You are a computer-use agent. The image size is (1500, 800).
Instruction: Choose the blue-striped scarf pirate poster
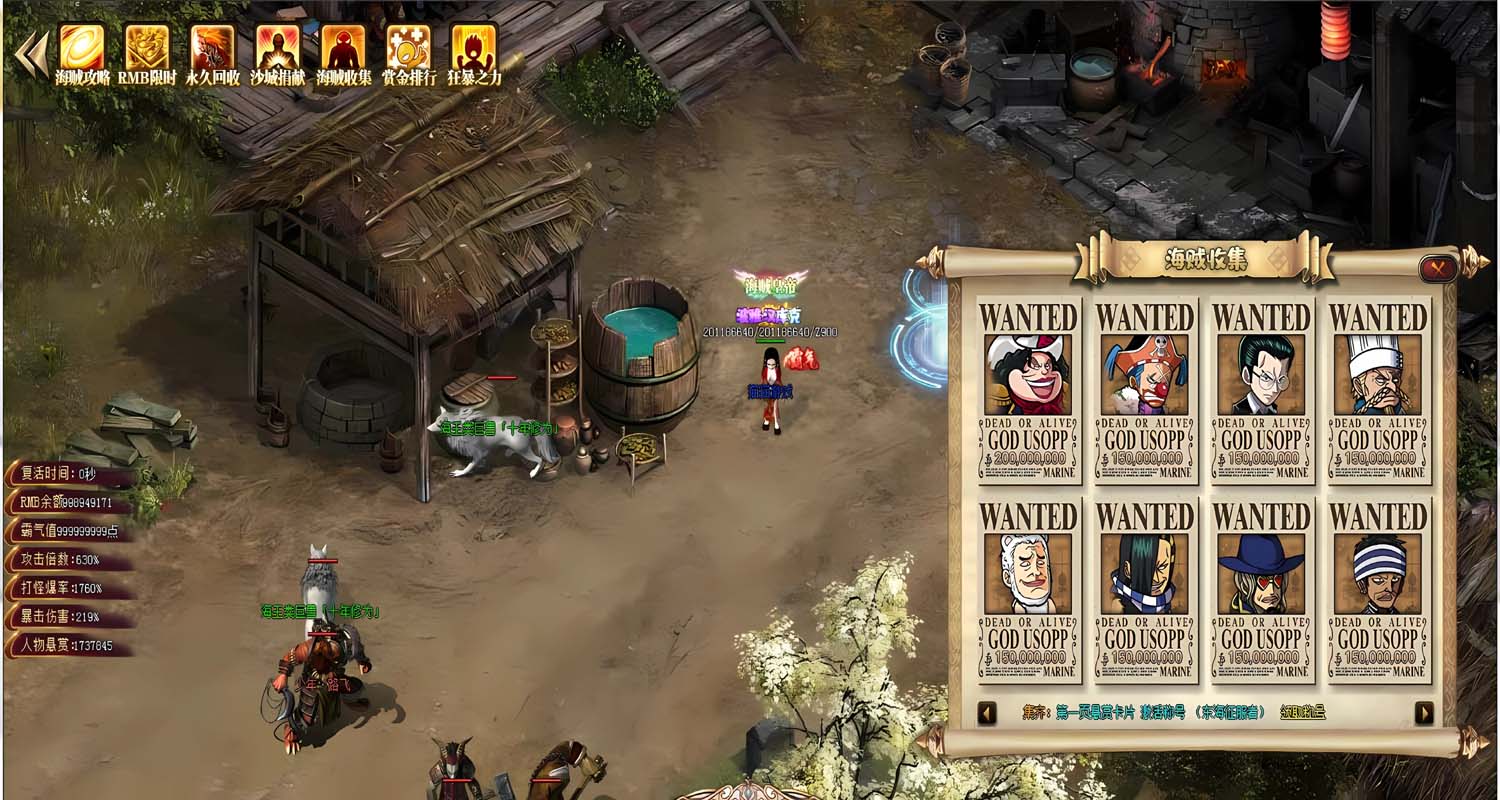1145,591
